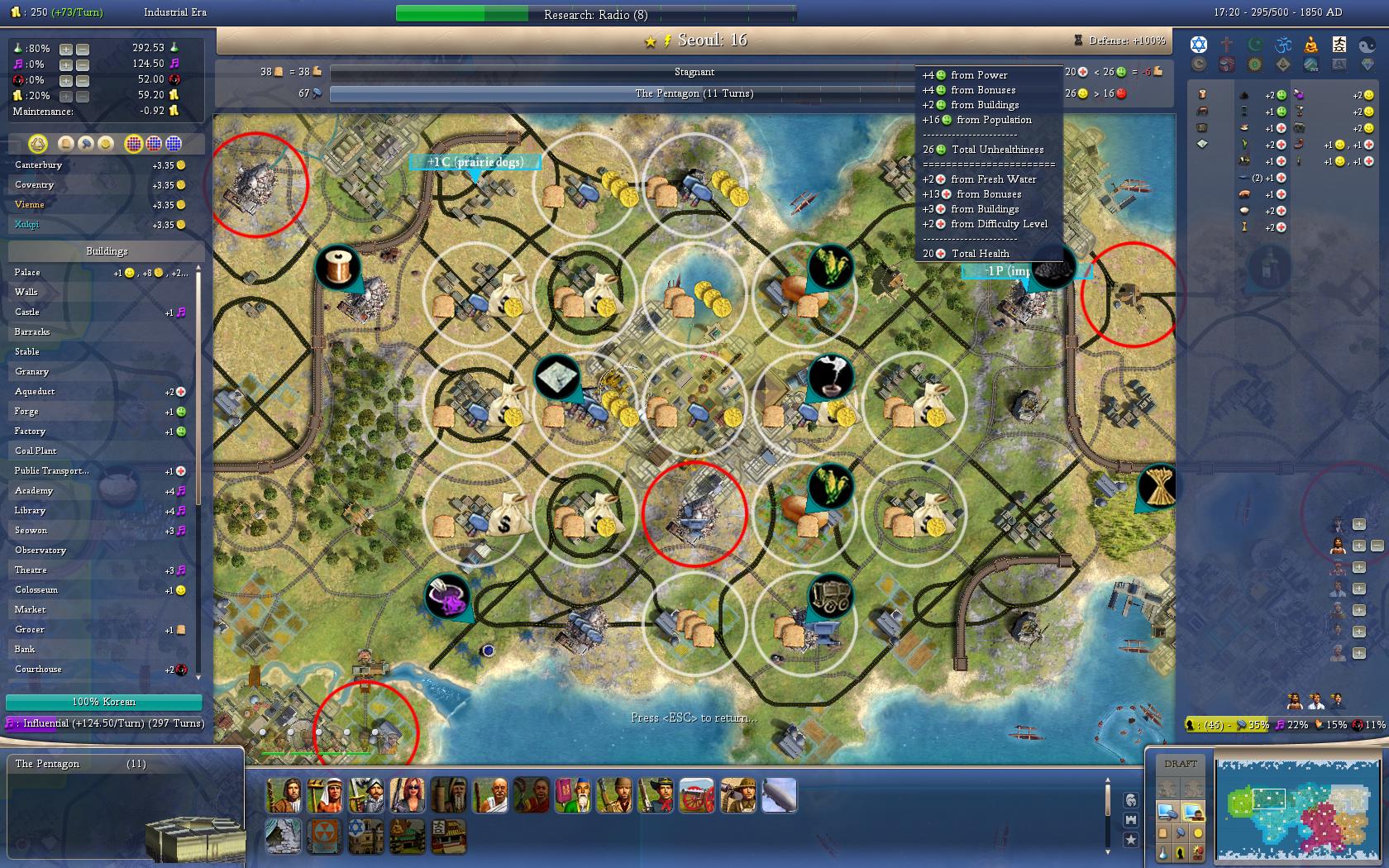The width and height of the screenshot is (1389, 868).
Task: Select the trade routes yellow icon tab
Action: click(37, 144)
